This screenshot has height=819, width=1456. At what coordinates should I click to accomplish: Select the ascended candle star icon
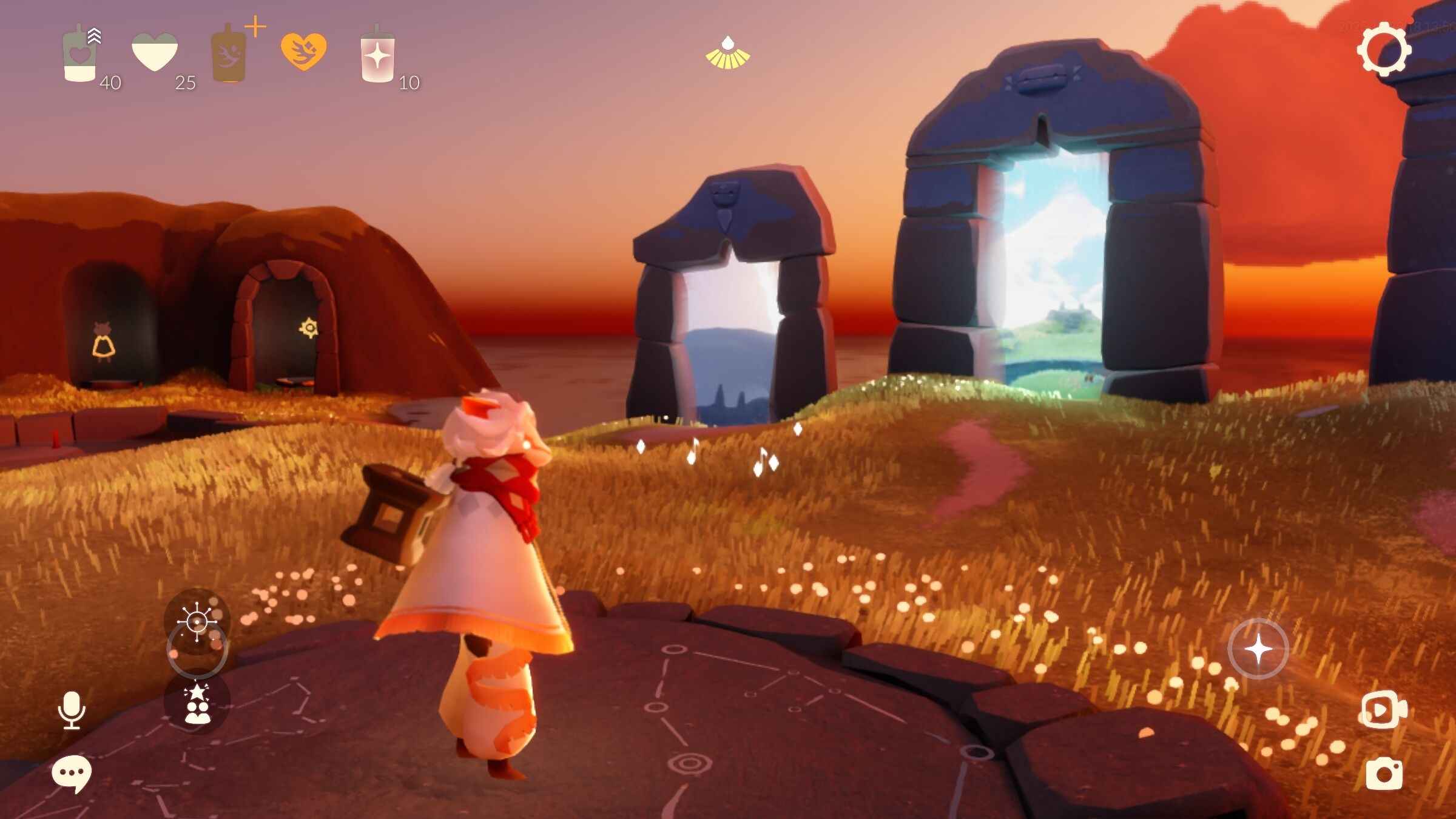coord(377,55)
